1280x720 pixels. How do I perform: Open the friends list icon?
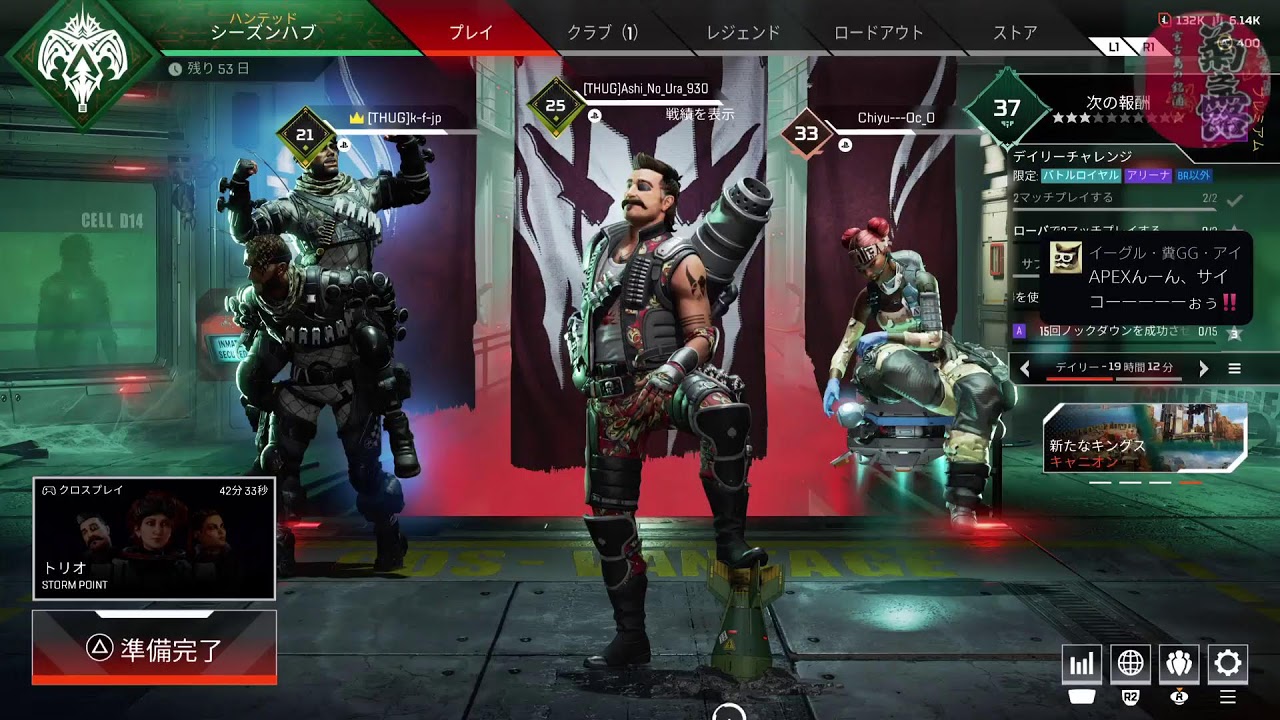[1179, 663]
